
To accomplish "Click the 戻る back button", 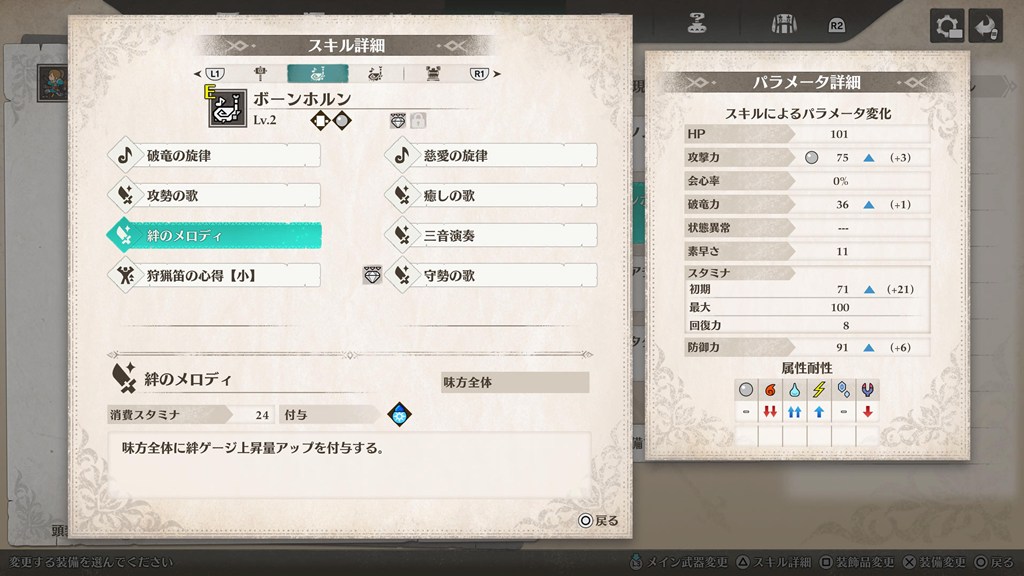I will tap(598, 520).
